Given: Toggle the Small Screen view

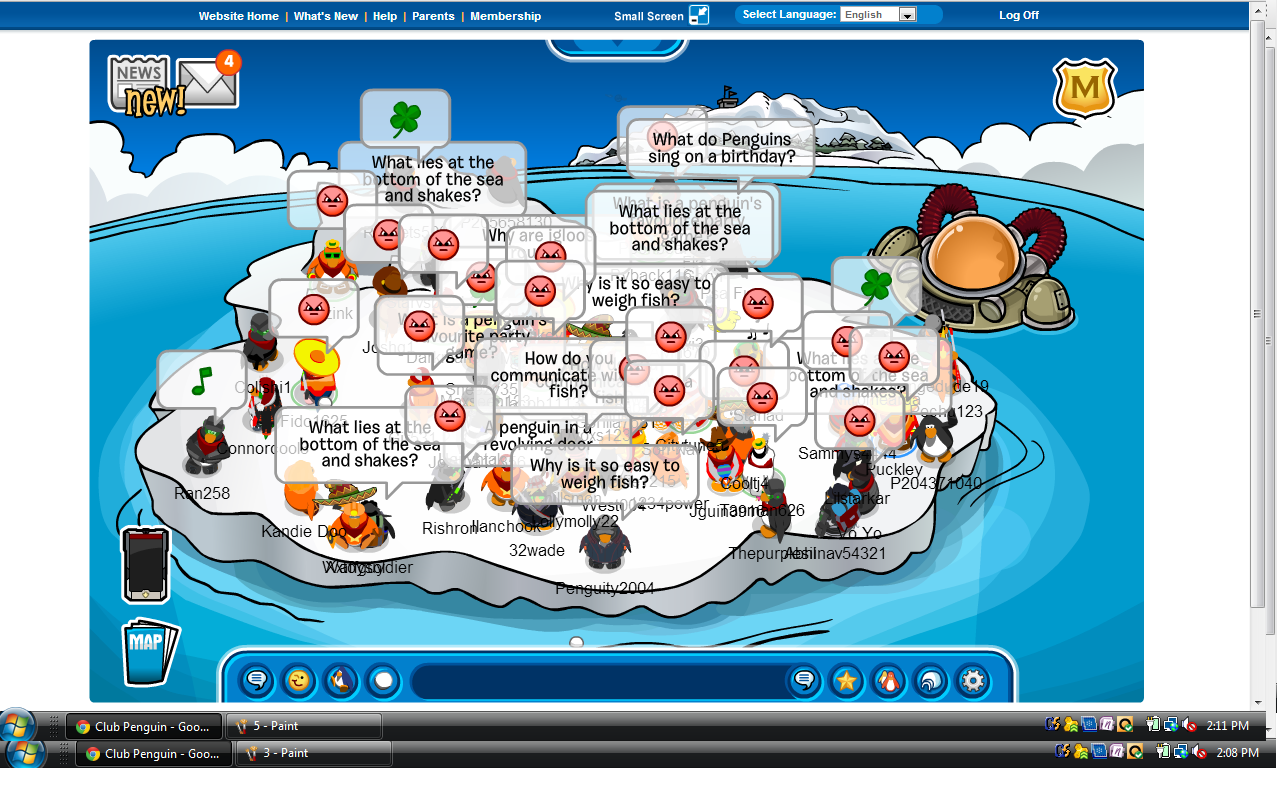Looking at the screenshot, I should (x=698, y=15).
